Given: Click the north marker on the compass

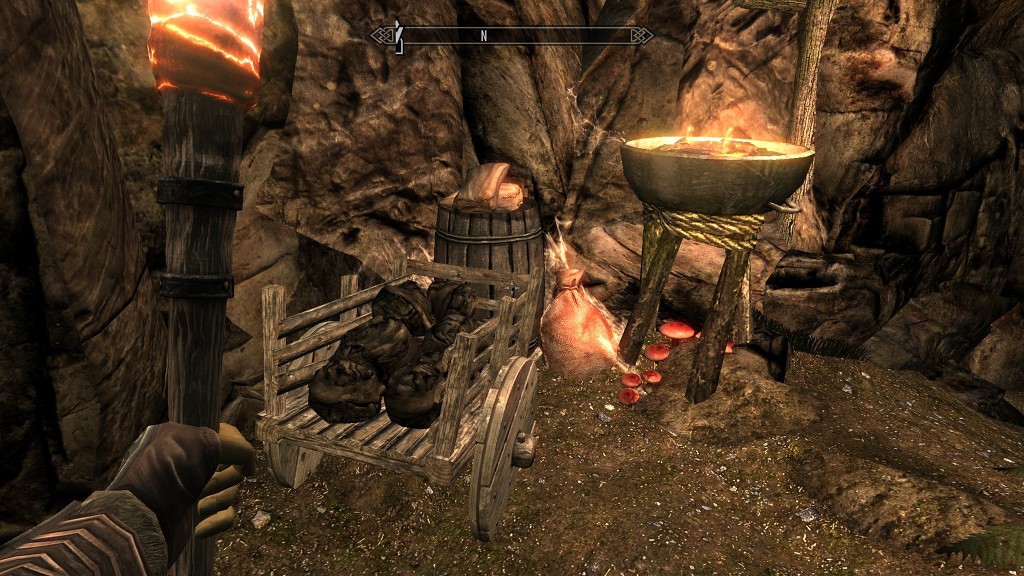Looking at the screenshot, I should coord(483,35).
